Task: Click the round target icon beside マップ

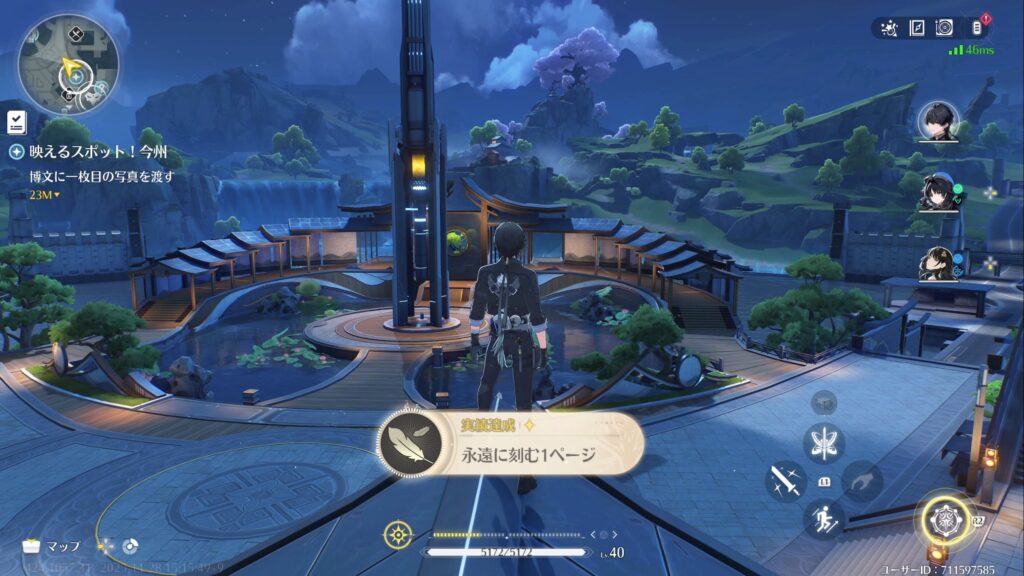Action: 130,547
